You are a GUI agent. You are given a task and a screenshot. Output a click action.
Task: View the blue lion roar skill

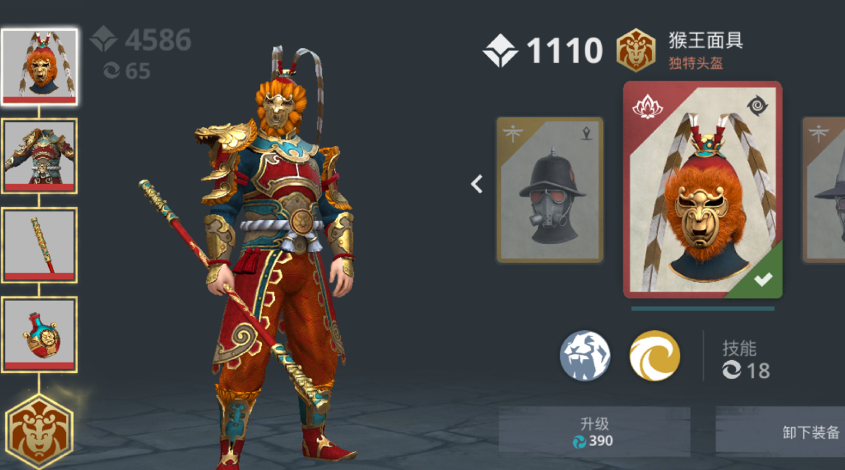click(x=585, y=356)
